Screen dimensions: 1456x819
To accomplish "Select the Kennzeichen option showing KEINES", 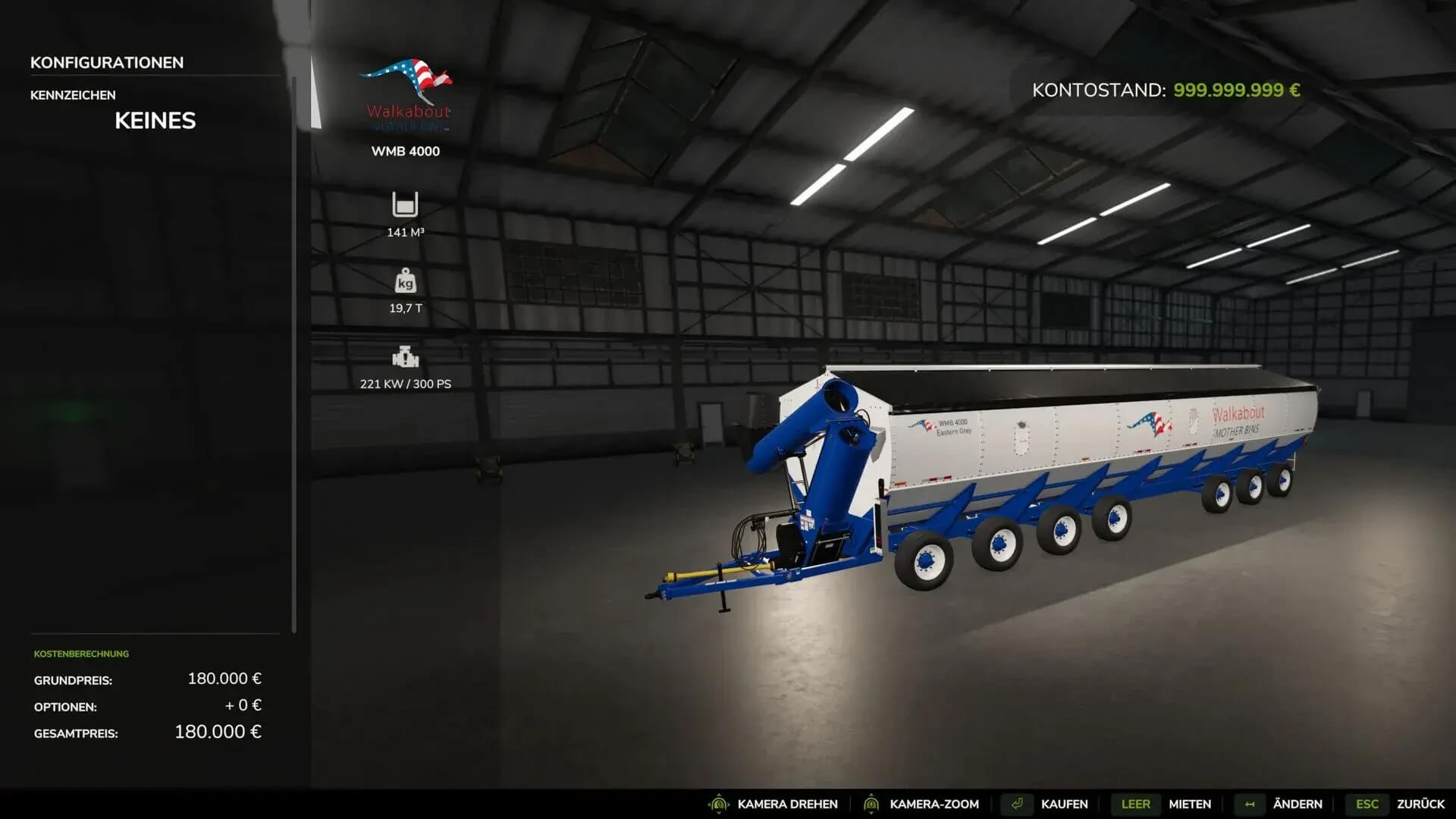I will (155, 121).
